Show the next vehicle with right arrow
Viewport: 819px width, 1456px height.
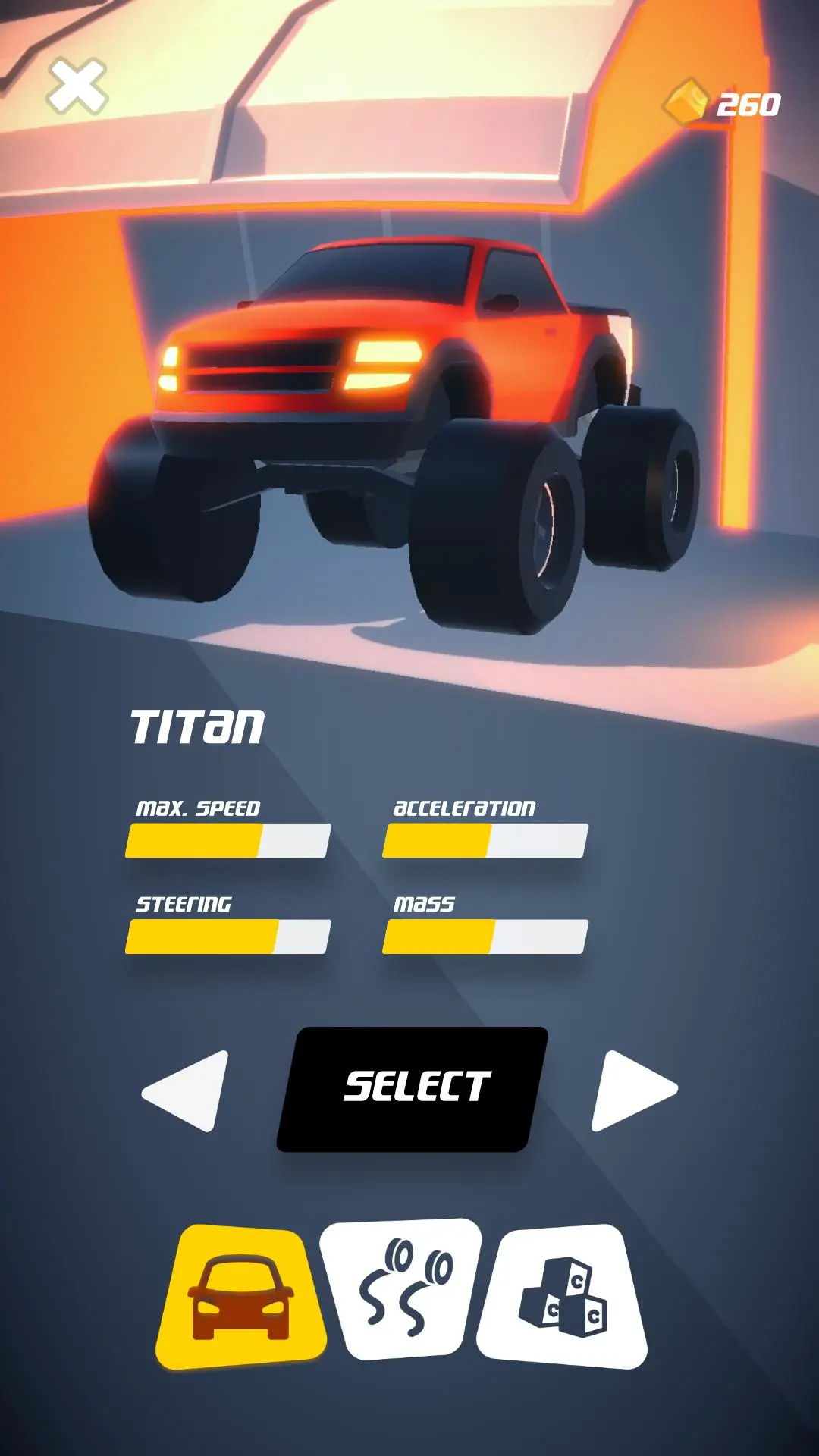[631, 1090]
